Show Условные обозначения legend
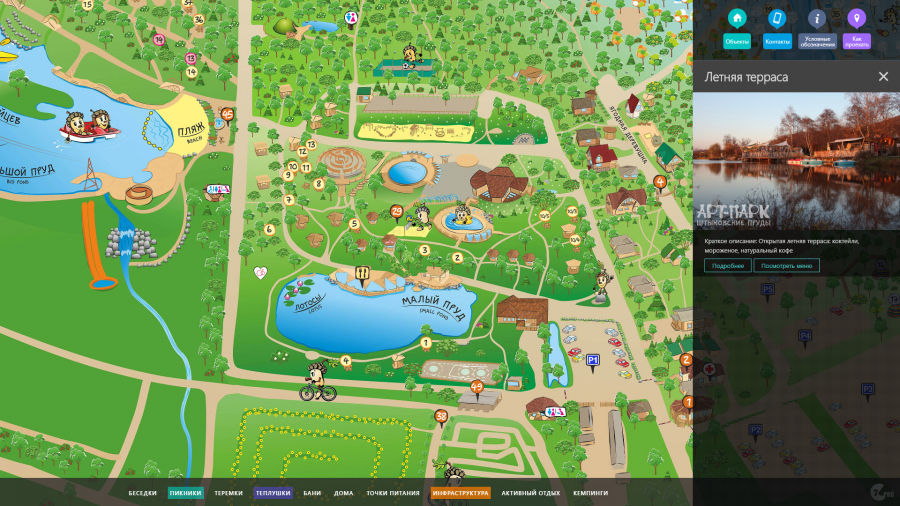 [816, 28]
